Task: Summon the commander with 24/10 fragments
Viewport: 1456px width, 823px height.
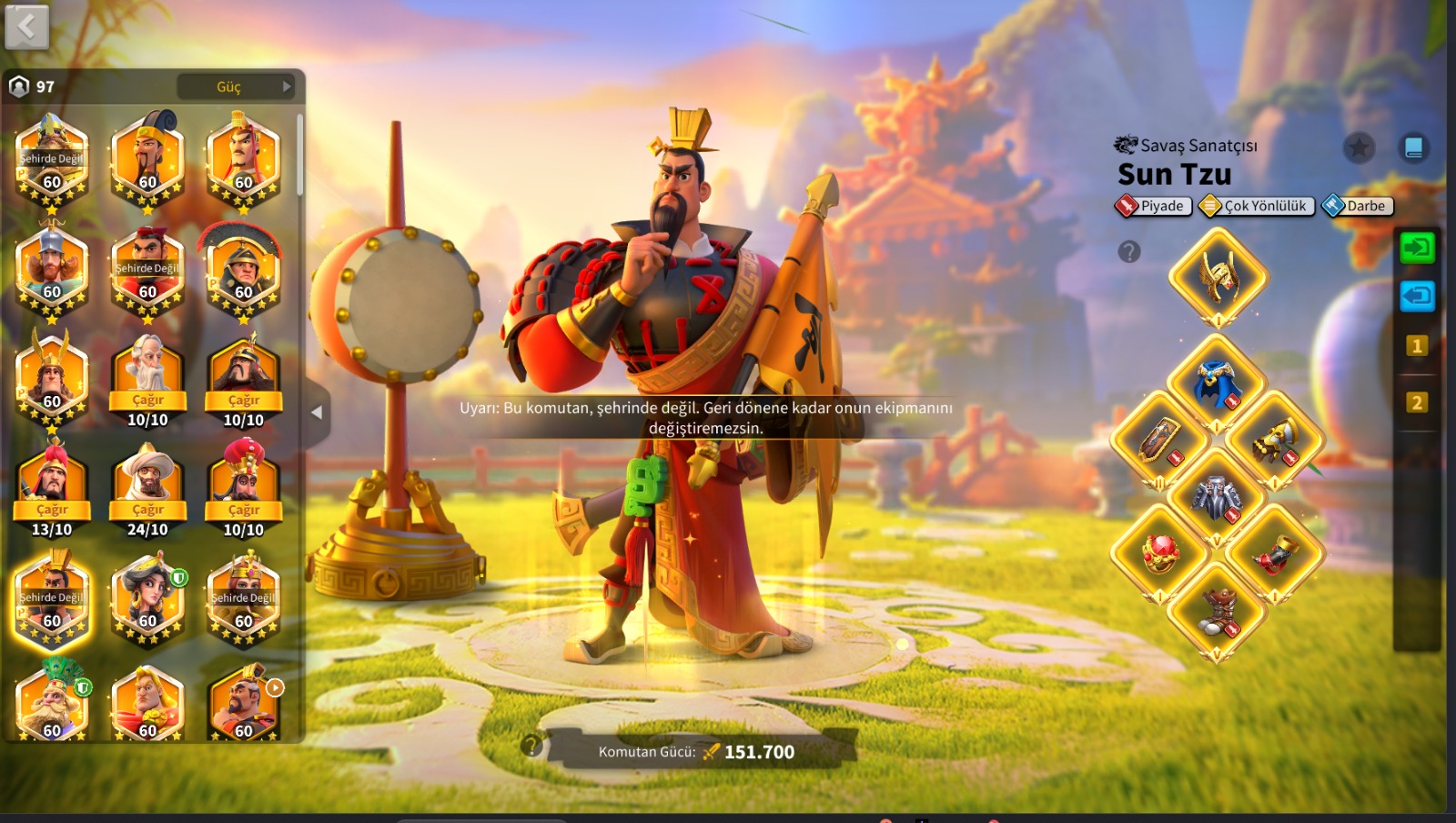Action: click(147, 510)
